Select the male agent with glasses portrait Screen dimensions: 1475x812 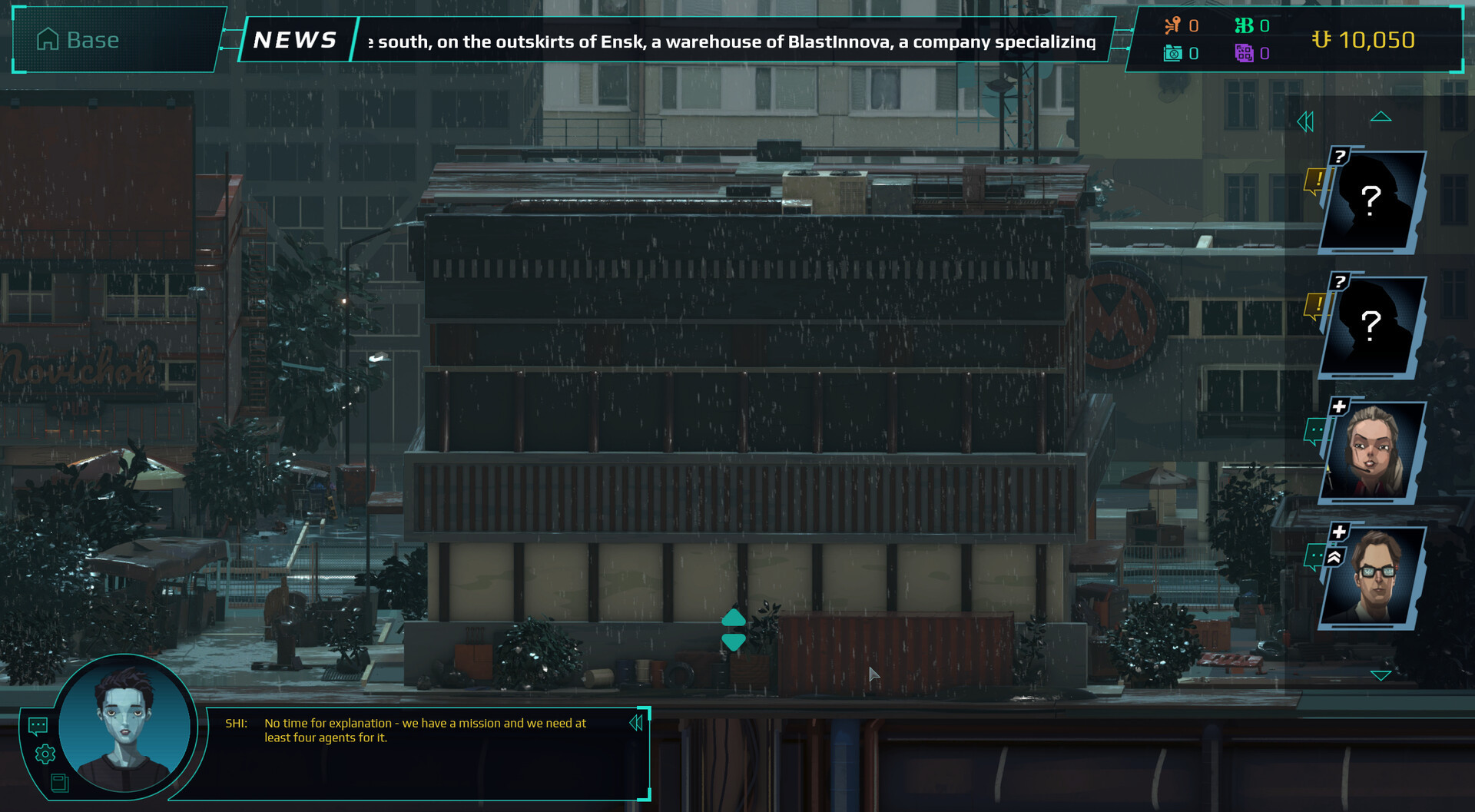point(1374,578)
